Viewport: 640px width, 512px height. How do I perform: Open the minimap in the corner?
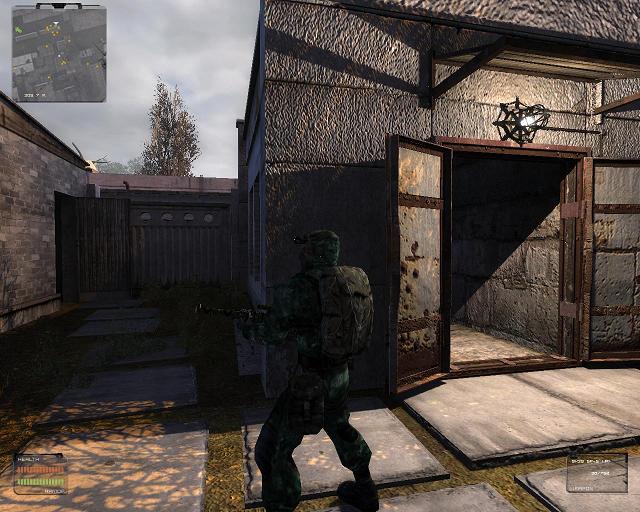click(x=58, y=53)
